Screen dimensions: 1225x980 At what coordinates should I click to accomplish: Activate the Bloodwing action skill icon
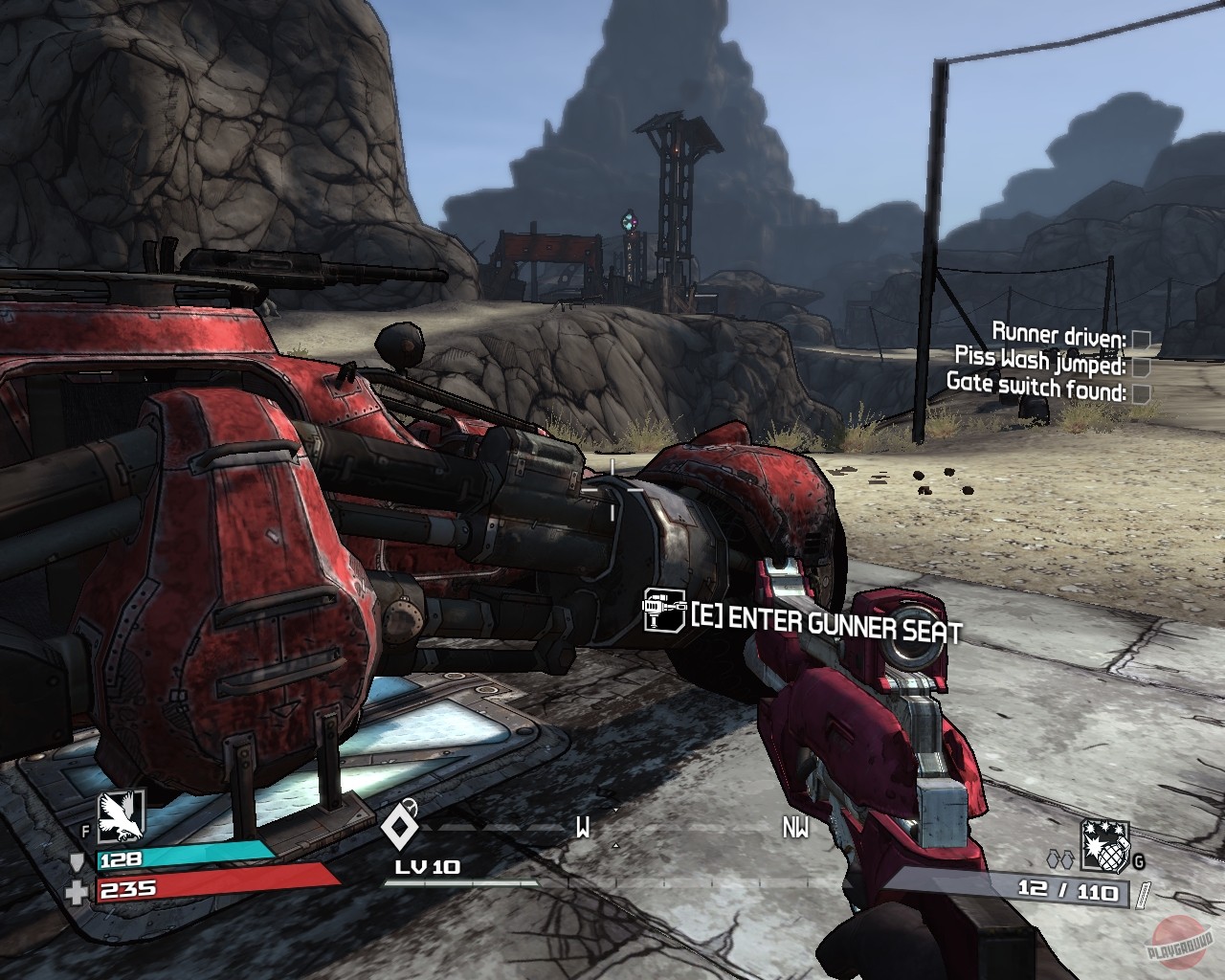coord(121,814)
